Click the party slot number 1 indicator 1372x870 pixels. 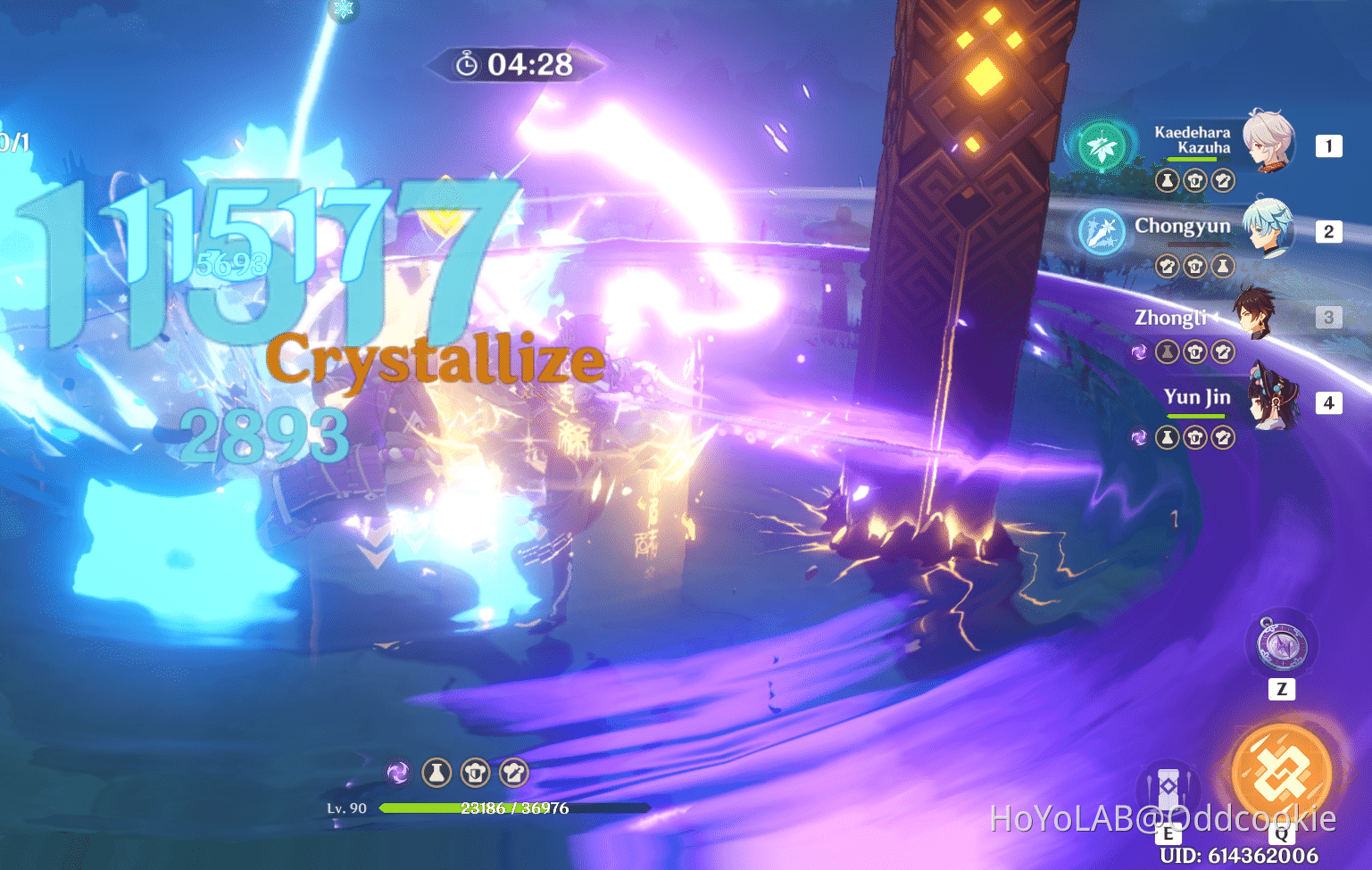click(x=1329, y=145)
